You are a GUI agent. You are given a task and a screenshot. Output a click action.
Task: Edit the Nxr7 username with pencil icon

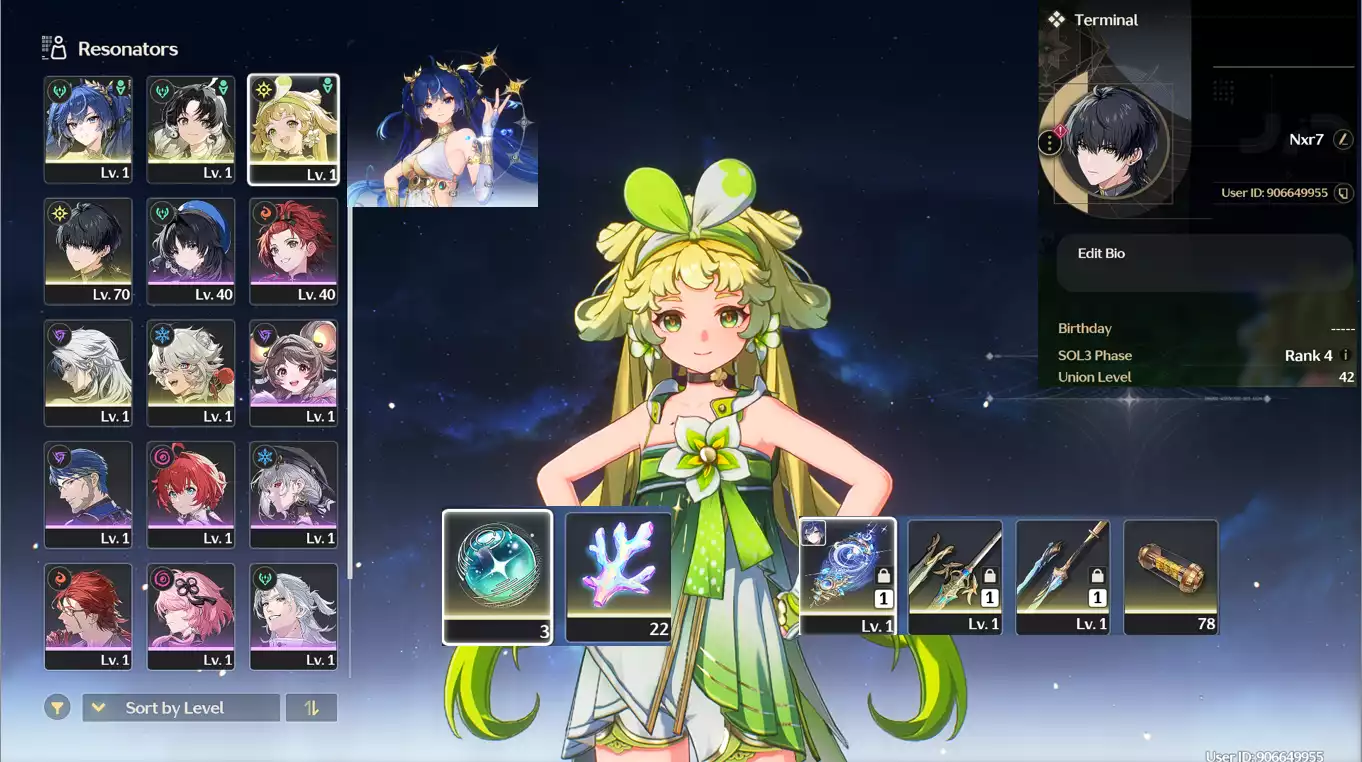[1343, 140]
